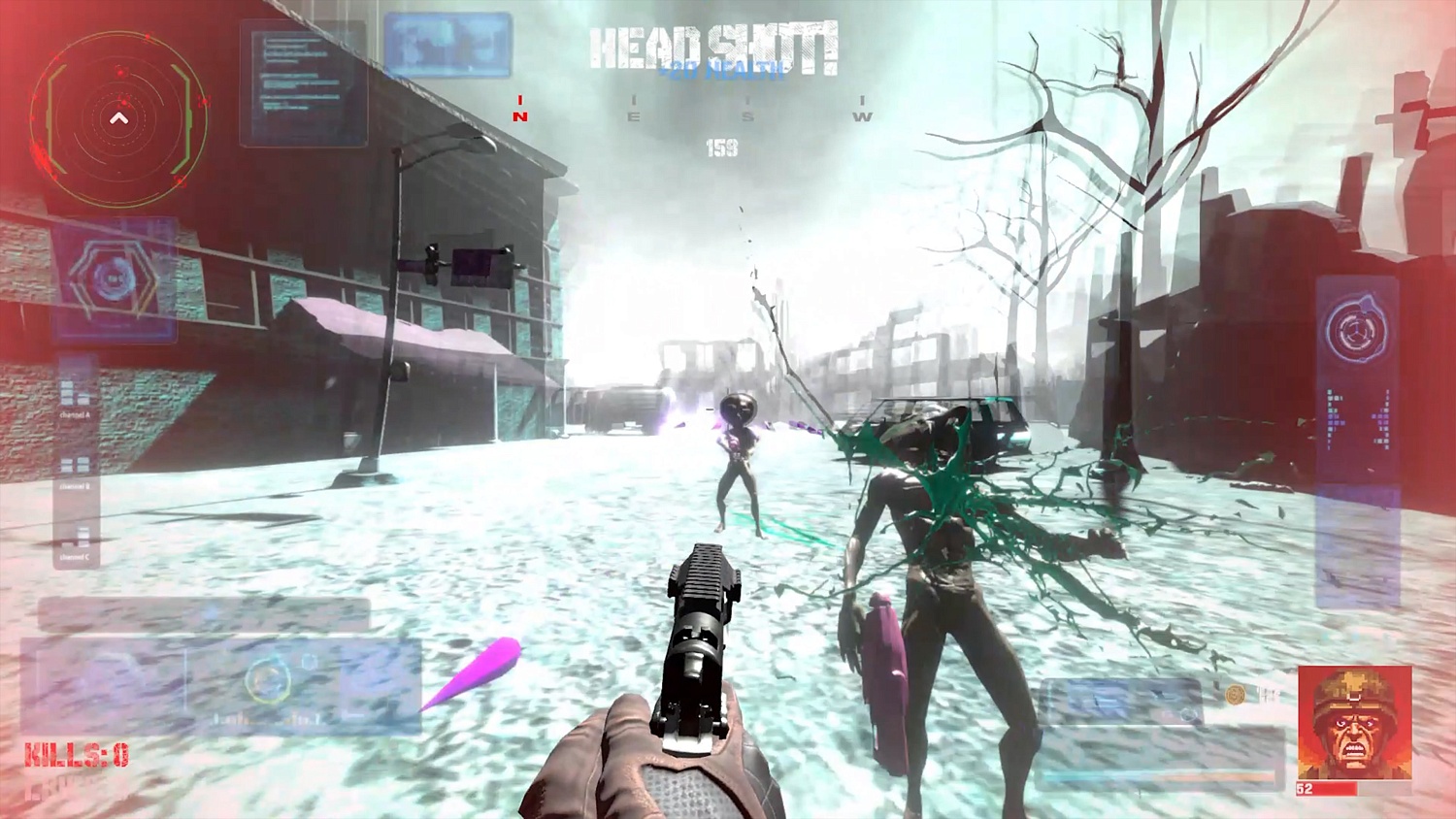Toggle channel B on the left sidebar

[74, 486]
